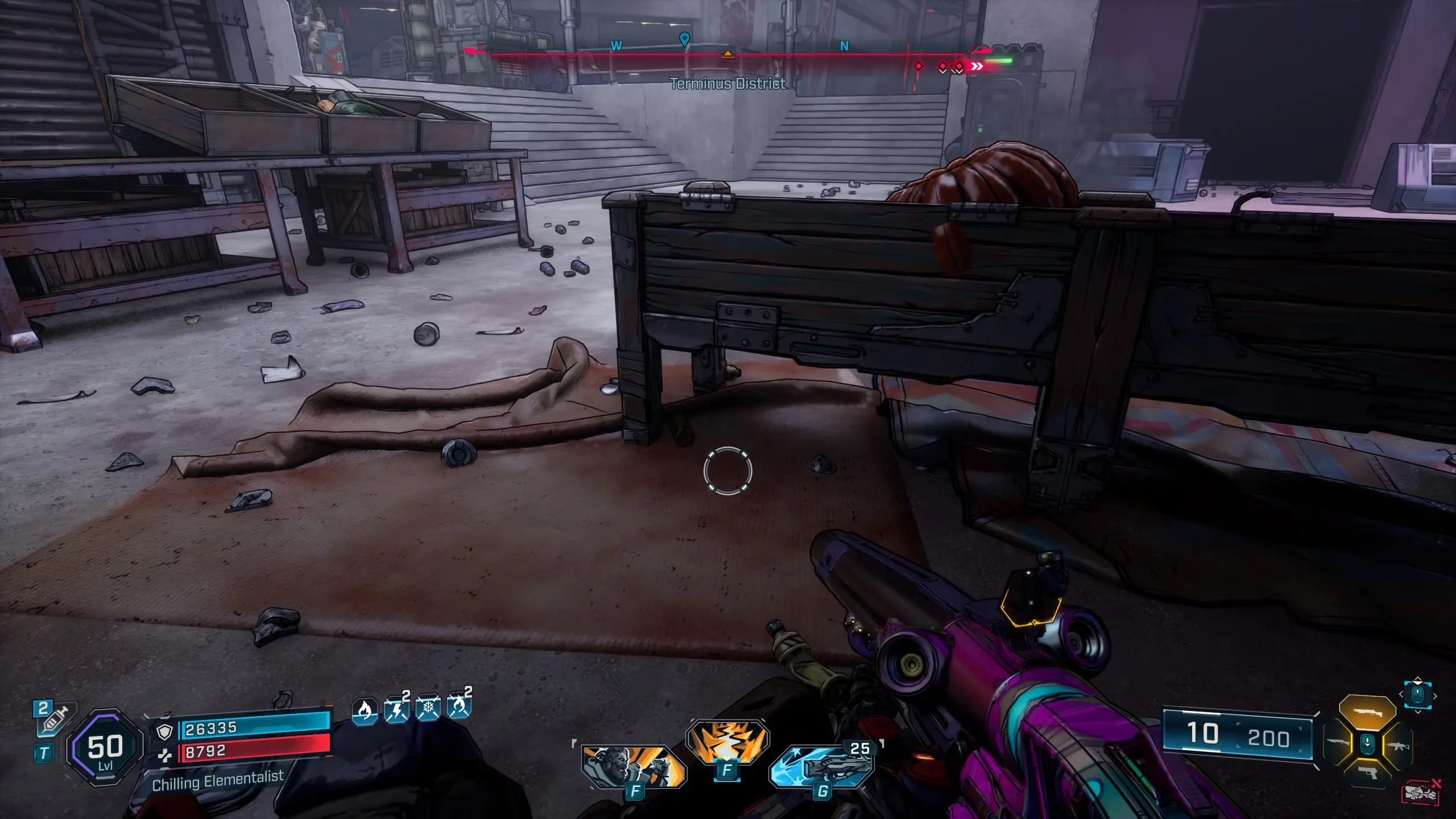The height and width of the screenshot is (819, 1456).
Task: Fire the ice launcher ordnance ability
Action: 822,766
